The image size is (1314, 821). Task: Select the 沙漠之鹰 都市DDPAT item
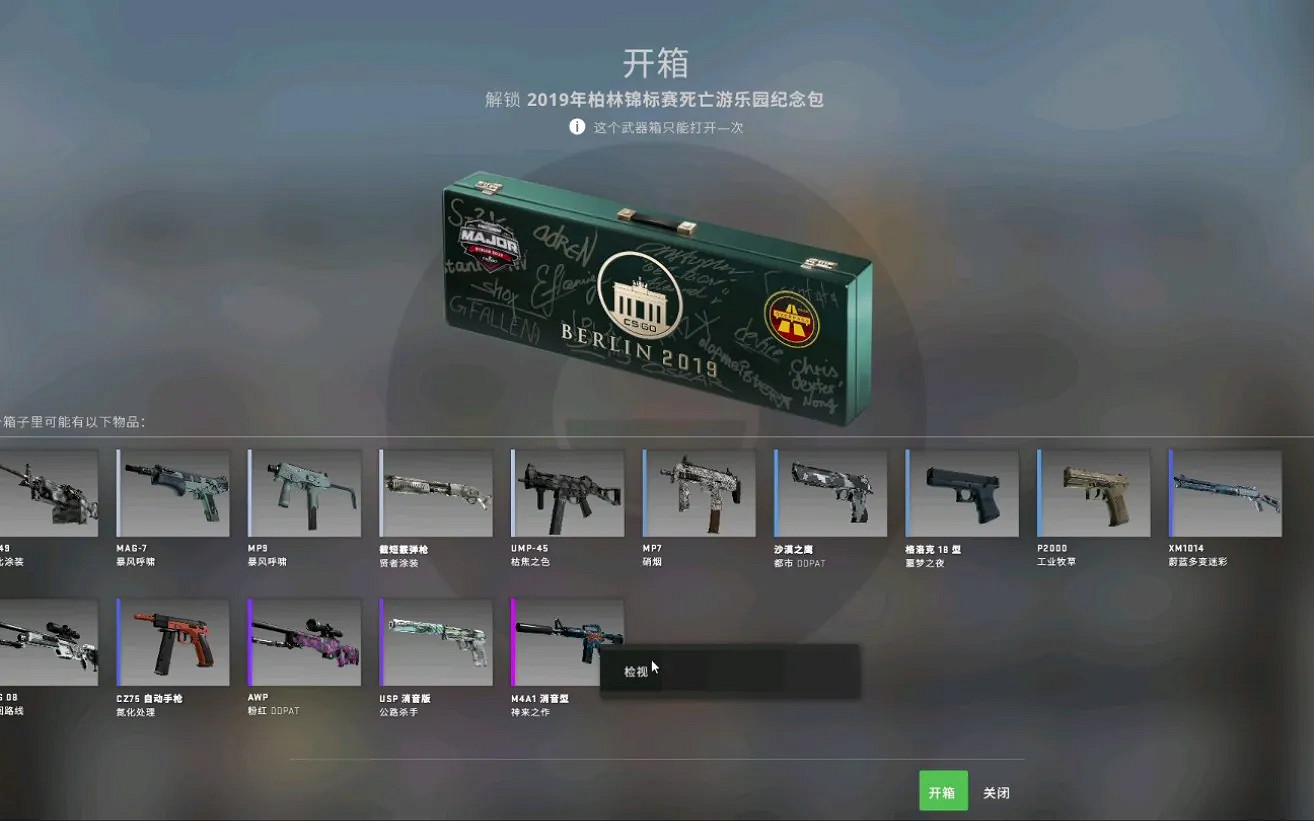(830, 492)
